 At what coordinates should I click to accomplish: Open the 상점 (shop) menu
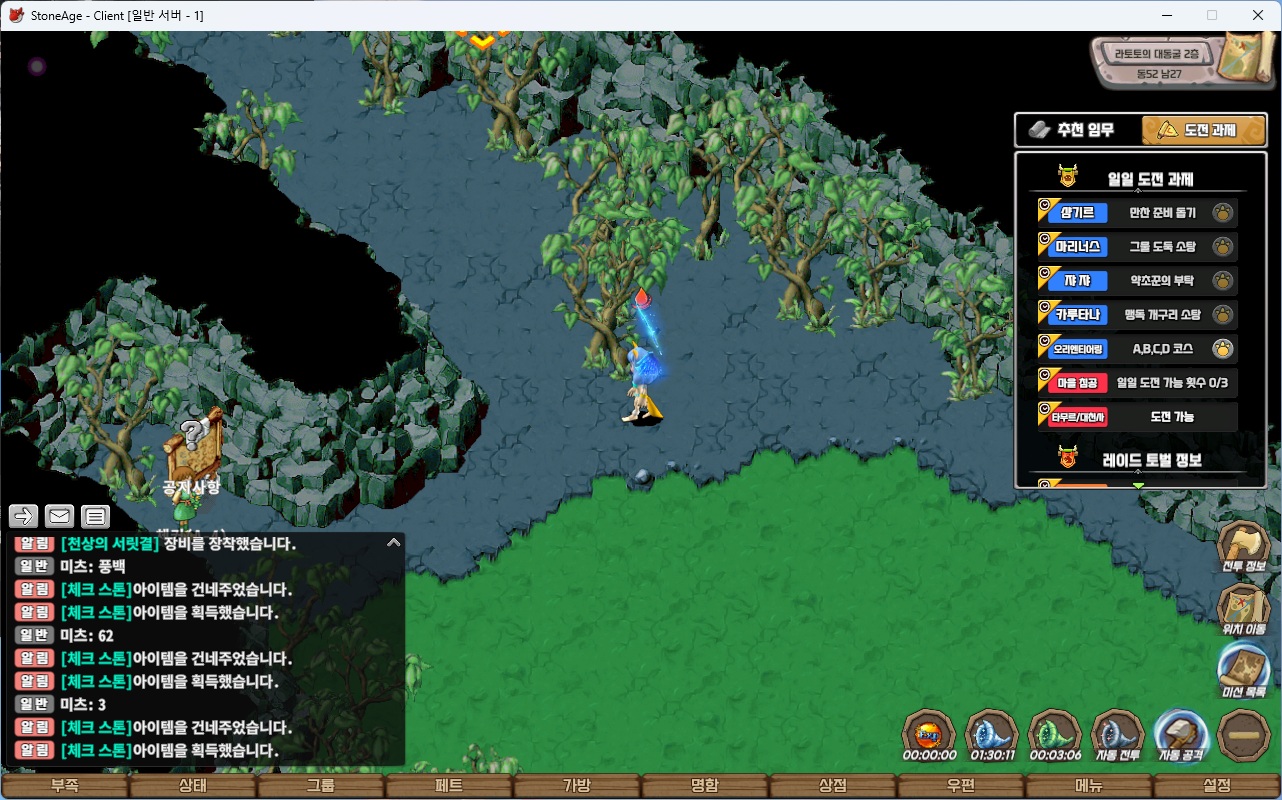(x=833, y=785)
